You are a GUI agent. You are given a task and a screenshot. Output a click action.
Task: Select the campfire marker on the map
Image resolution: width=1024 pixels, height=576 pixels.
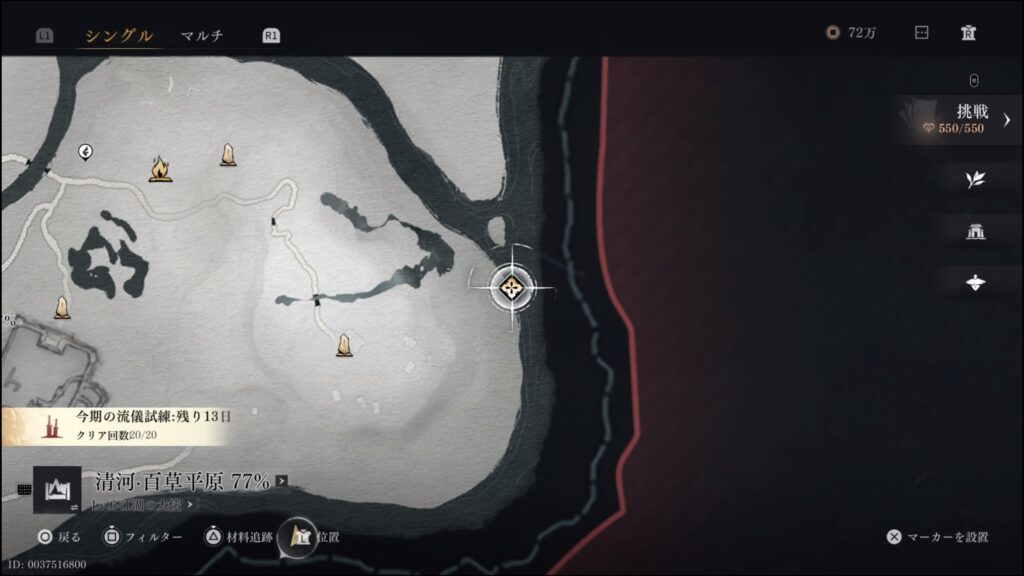158,169
